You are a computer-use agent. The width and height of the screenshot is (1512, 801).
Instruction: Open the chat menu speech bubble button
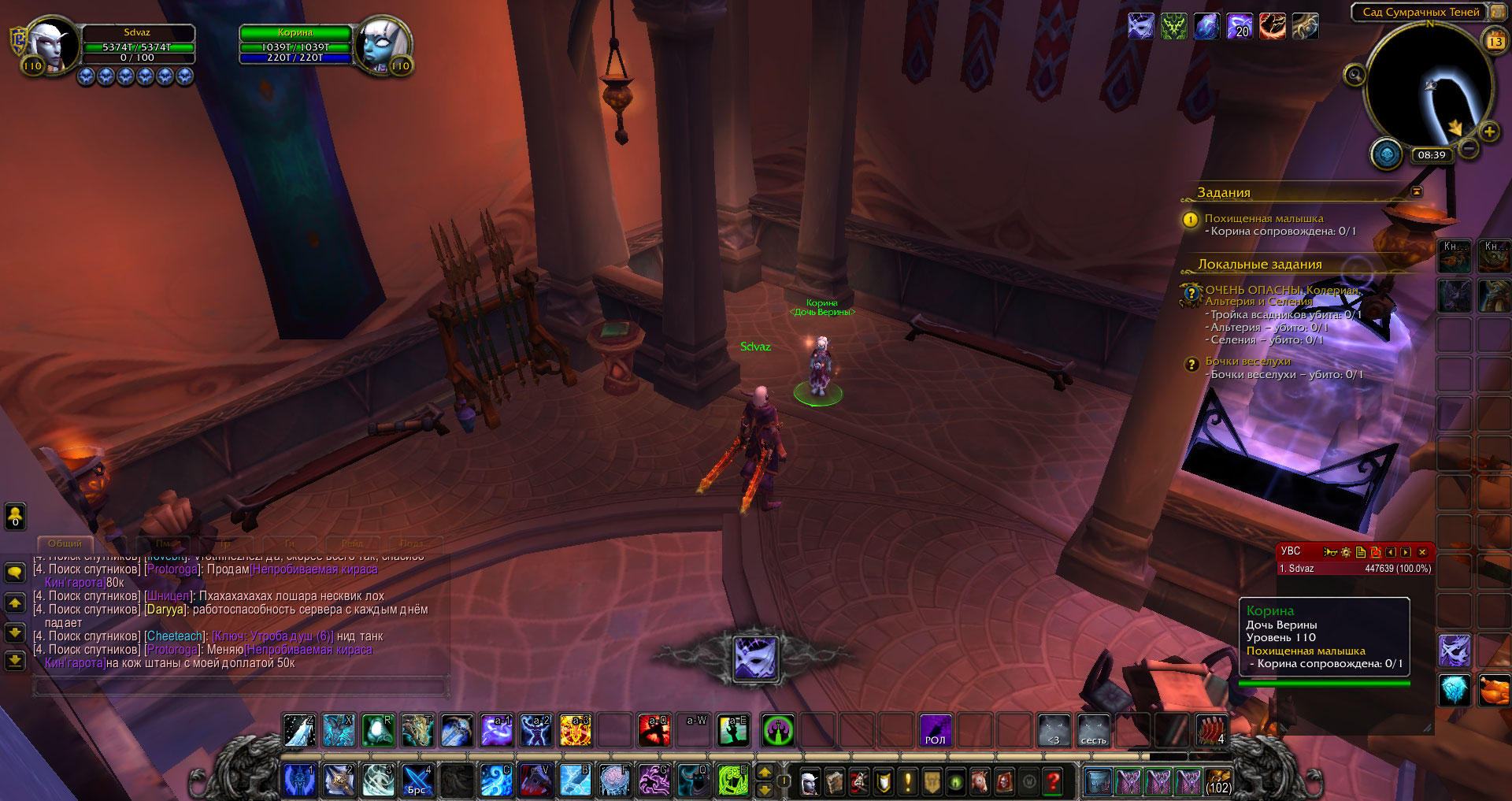pos(15,572)
